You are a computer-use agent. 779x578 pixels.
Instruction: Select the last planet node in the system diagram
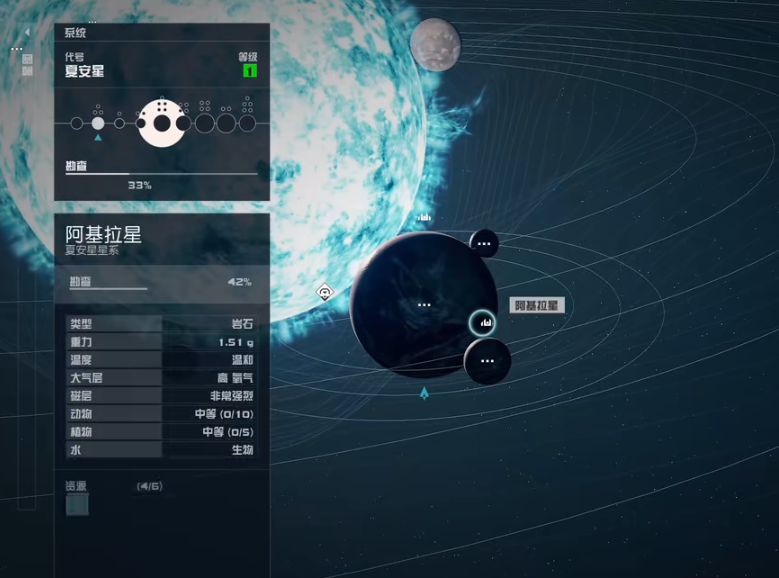[x=247, y=123]
